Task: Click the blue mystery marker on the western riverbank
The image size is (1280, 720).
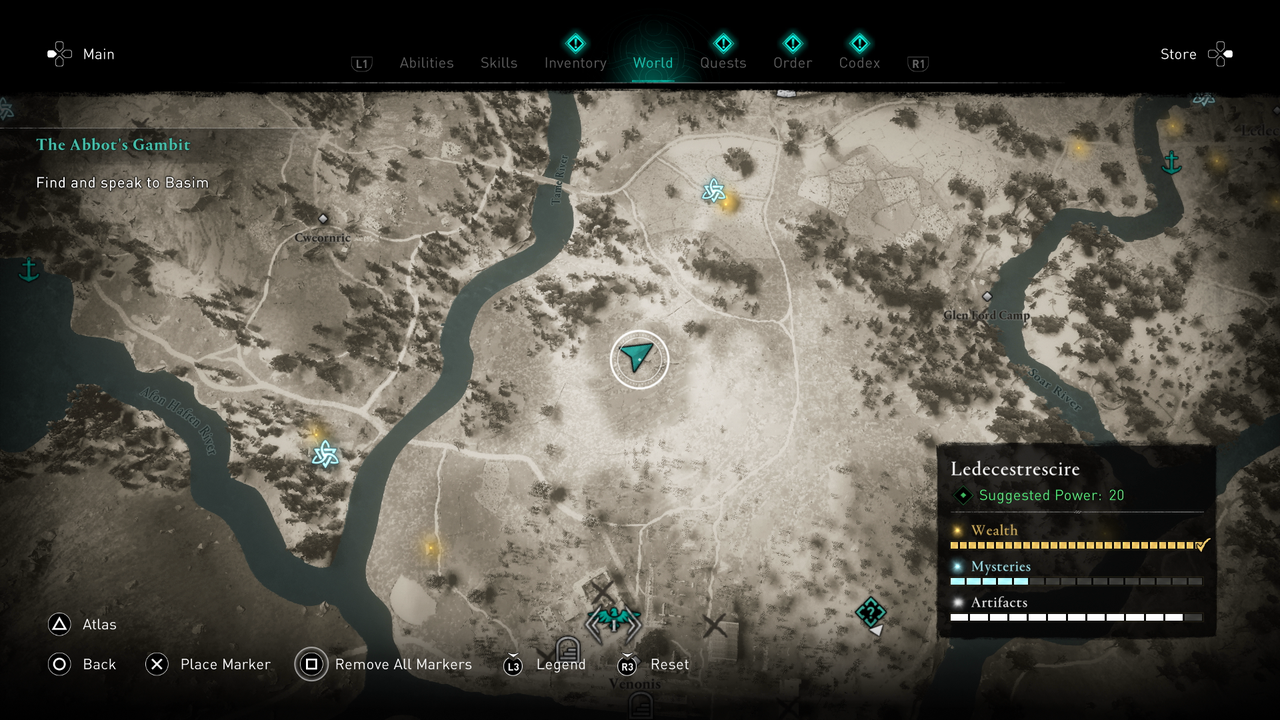Action: click(324, 455)
